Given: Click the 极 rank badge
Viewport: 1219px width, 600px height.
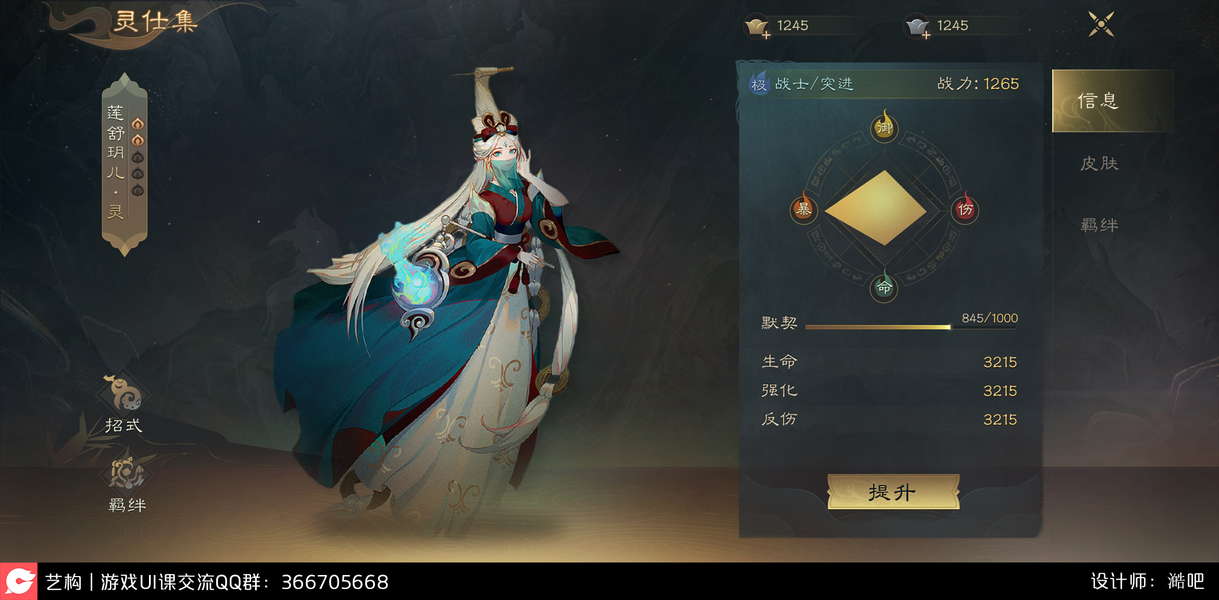Looking at the screenshot, I should point(759,84).
